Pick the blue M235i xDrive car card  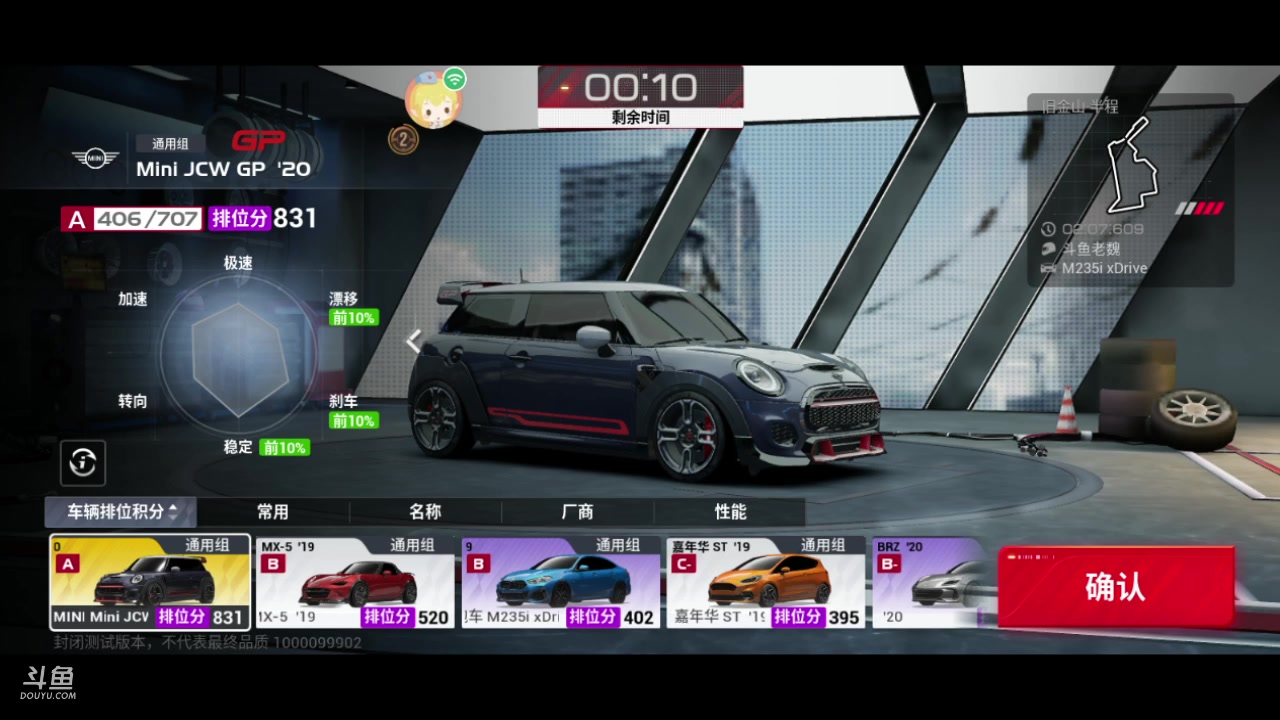(x=561, y=582)
